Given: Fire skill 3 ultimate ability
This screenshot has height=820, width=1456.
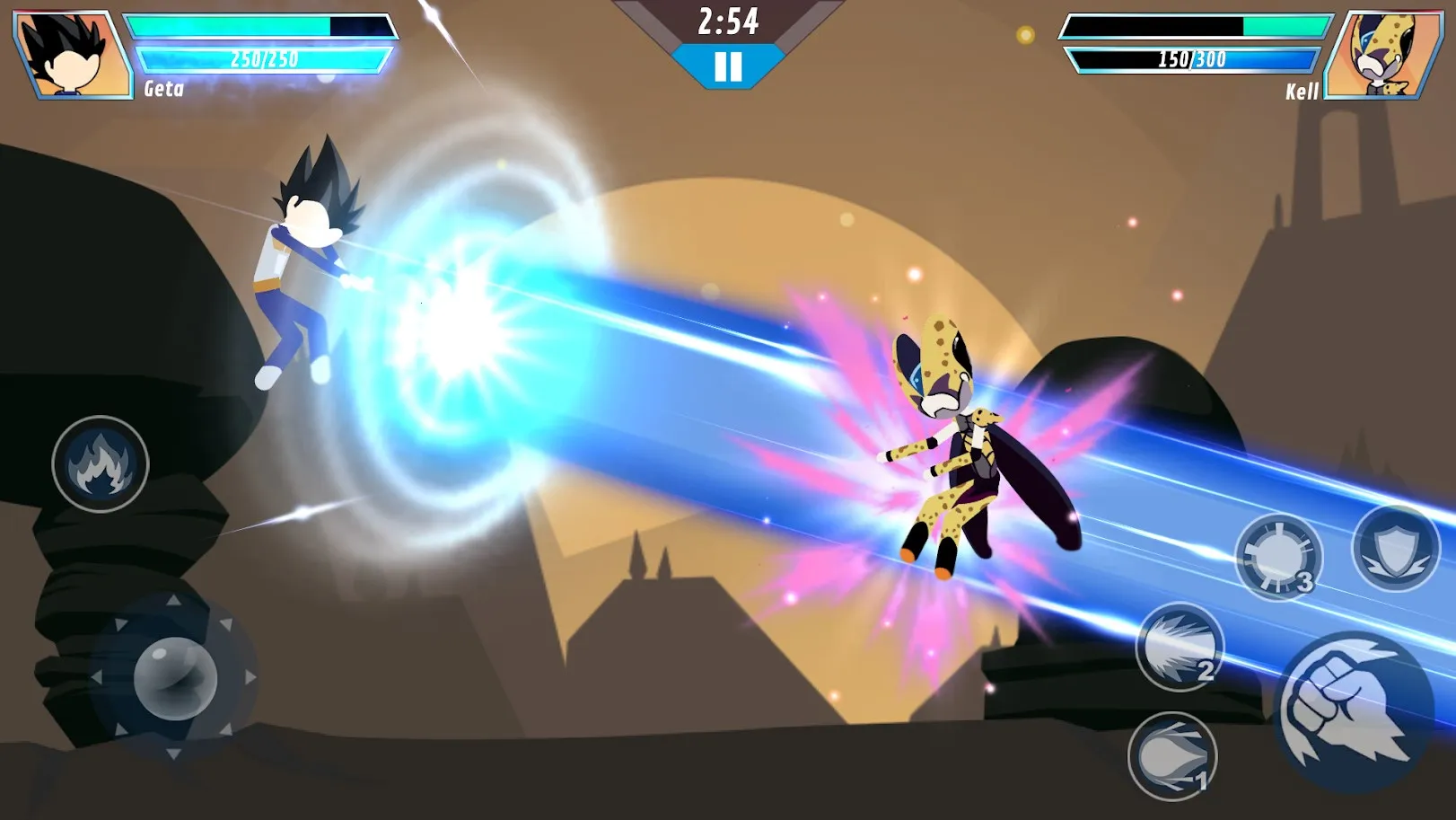Looking at the screenshot, I should pos(1278,556).
